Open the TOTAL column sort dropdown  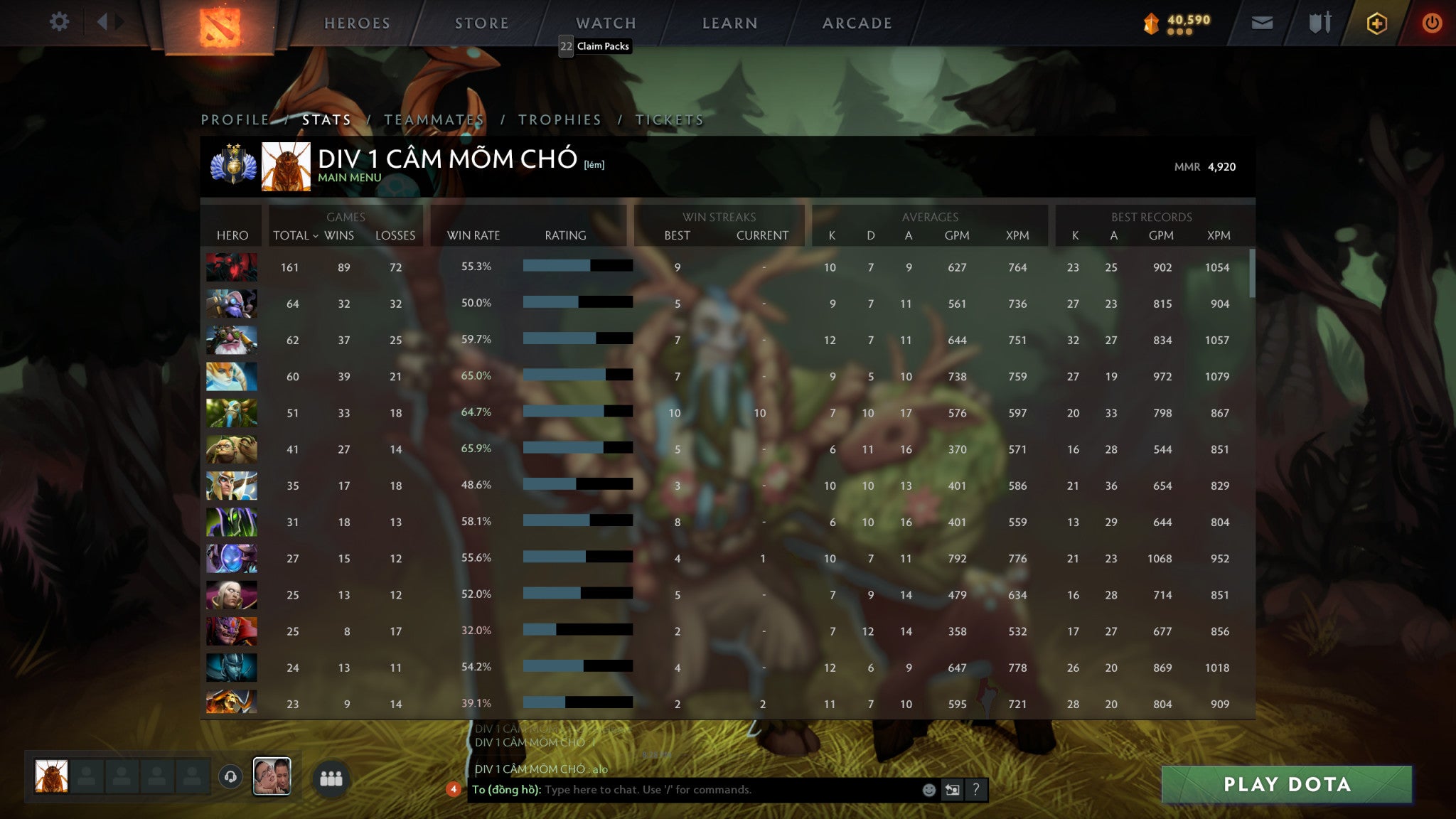point(295,235)
